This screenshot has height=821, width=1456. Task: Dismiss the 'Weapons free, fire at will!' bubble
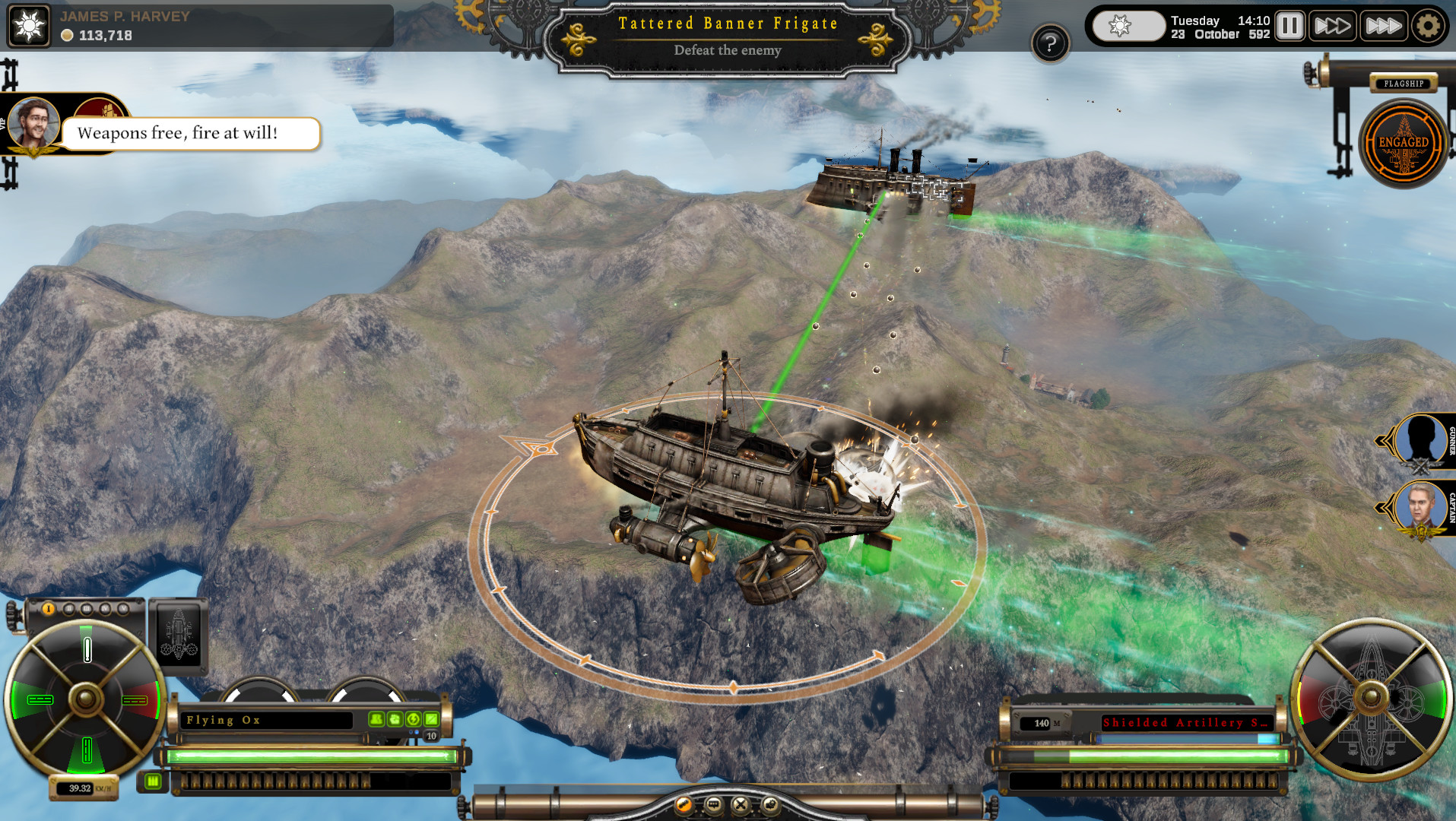pyautogui.click(x=190, y=132)
